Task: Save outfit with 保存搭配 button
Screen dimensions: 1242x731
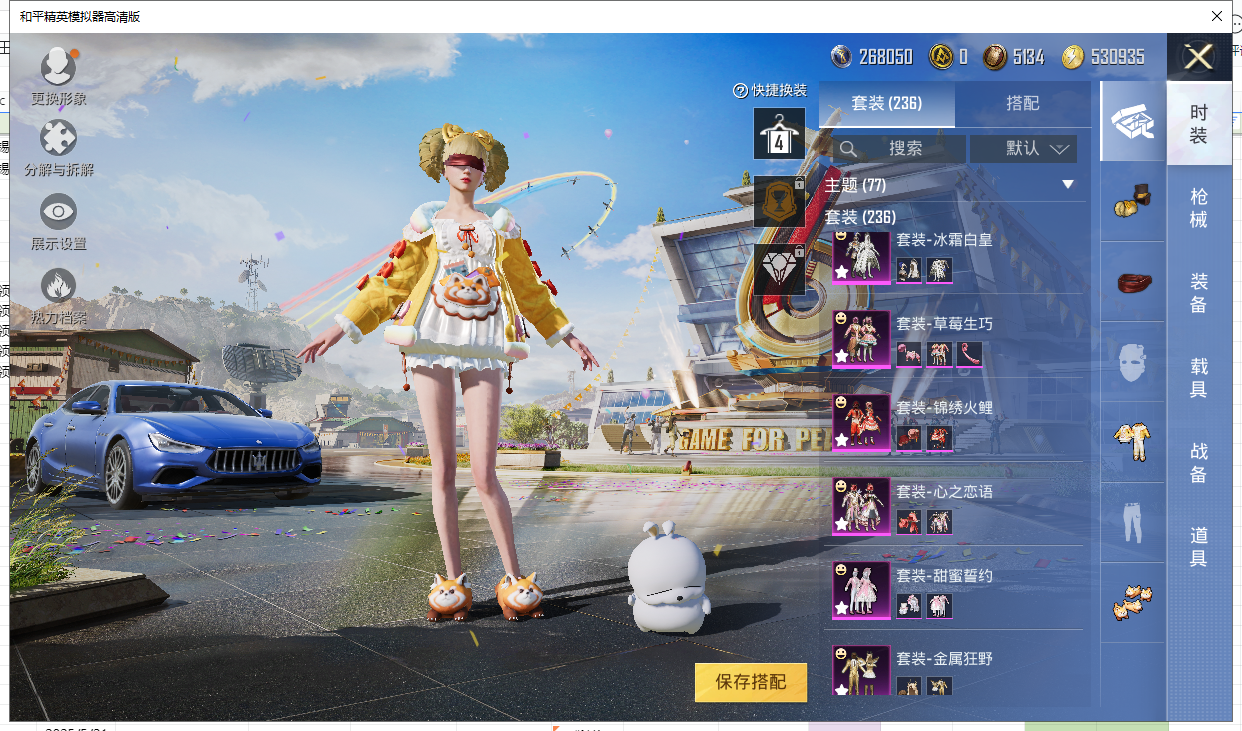Action: [x=750, y=682]
